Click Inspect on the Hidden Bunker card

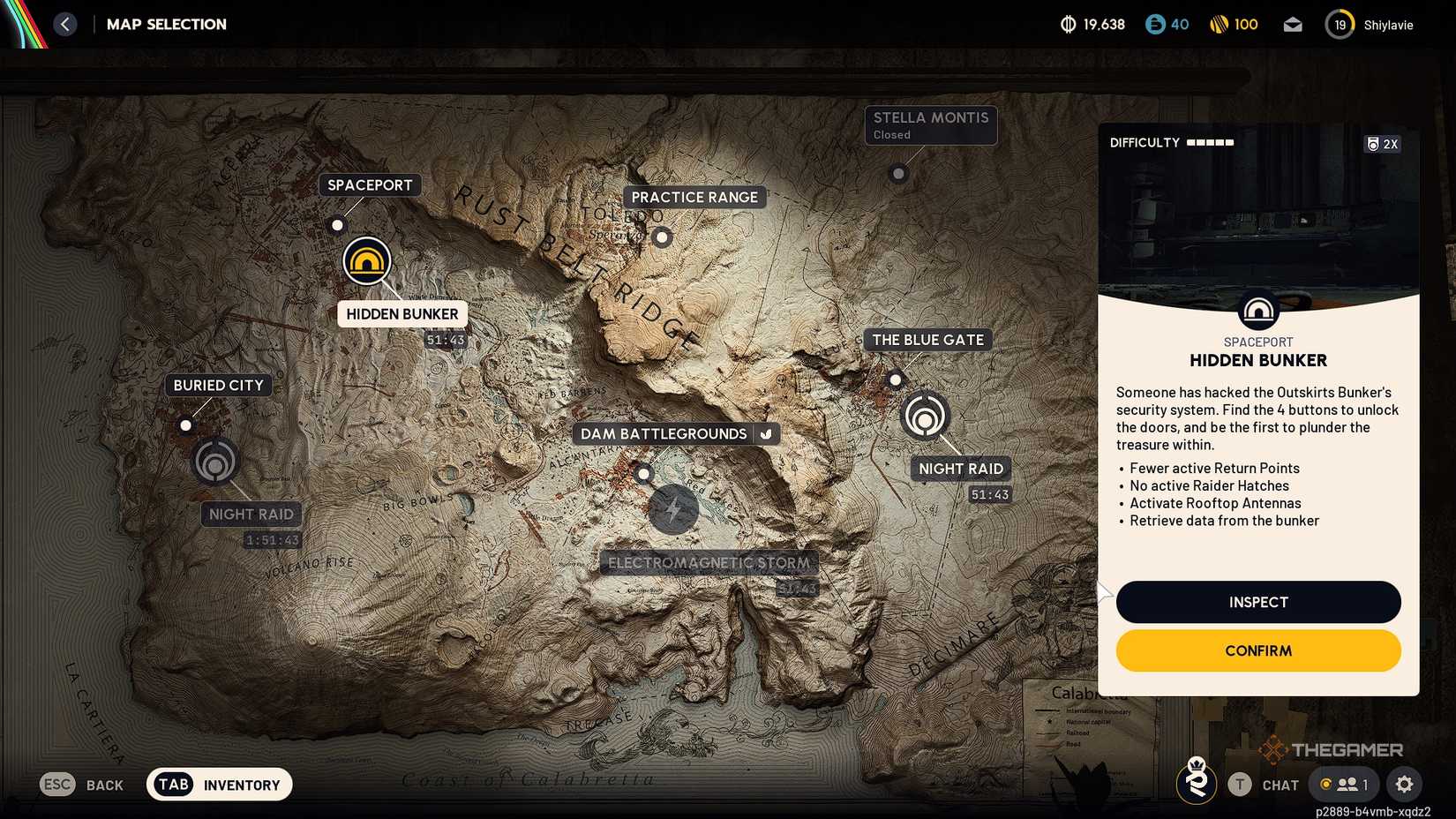pyautogui.click(x=1257, y=602)
